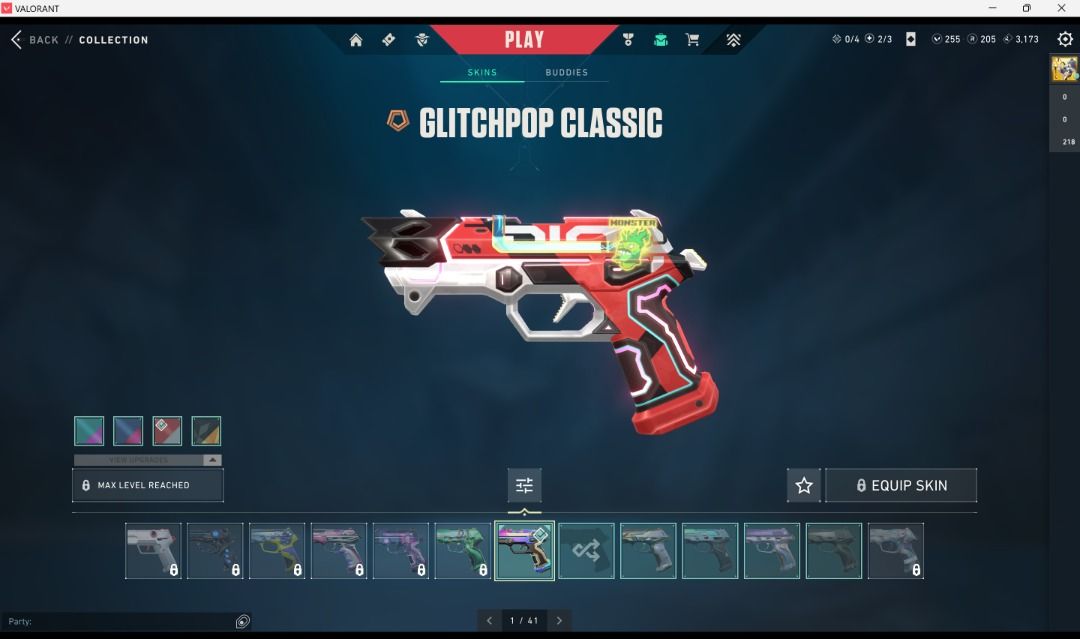Select the white and red Classic skin thumbnail

(x=153, y=551)
